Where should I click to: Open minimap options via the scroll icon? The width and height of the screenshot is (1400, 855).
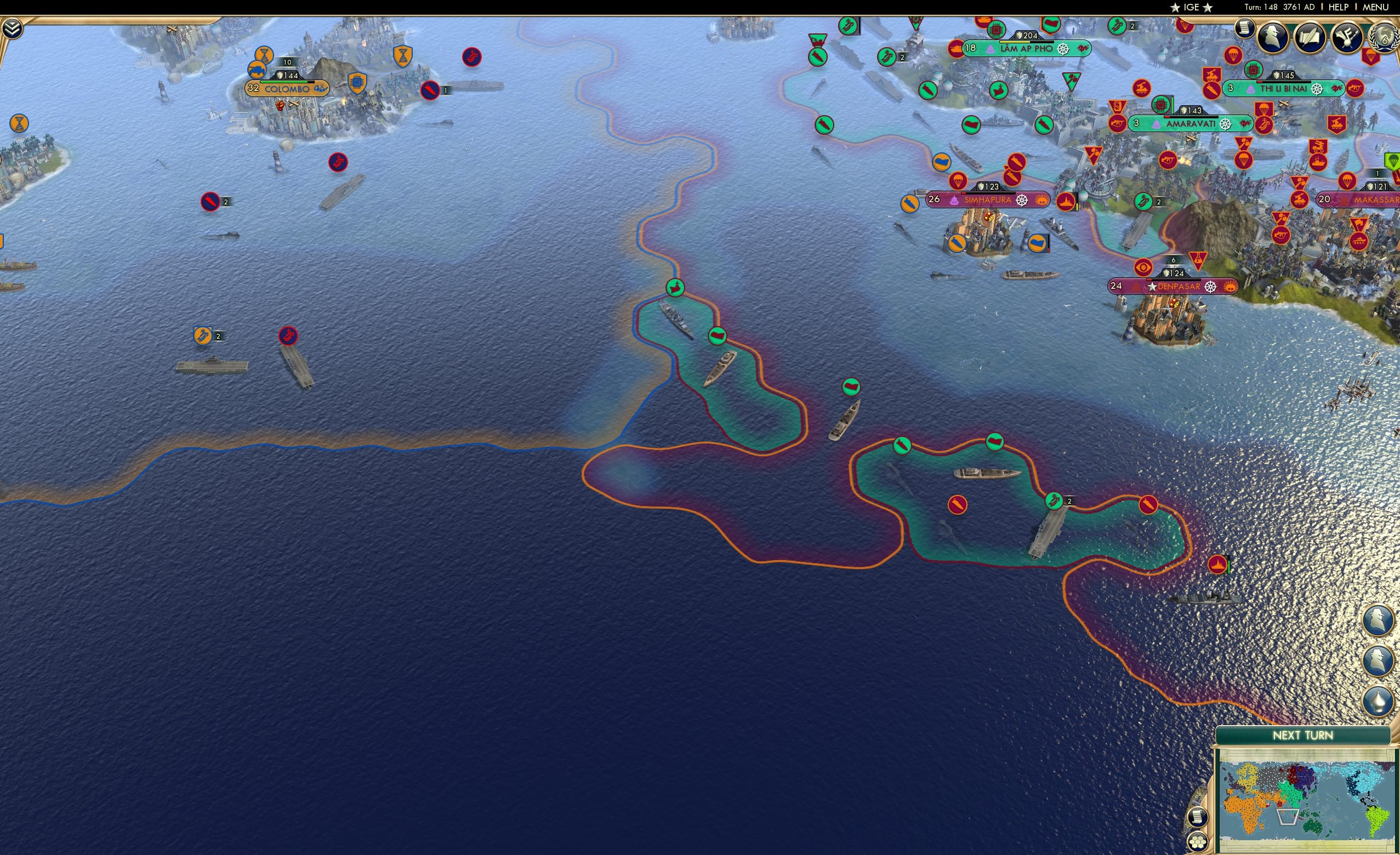(1198, 818)
